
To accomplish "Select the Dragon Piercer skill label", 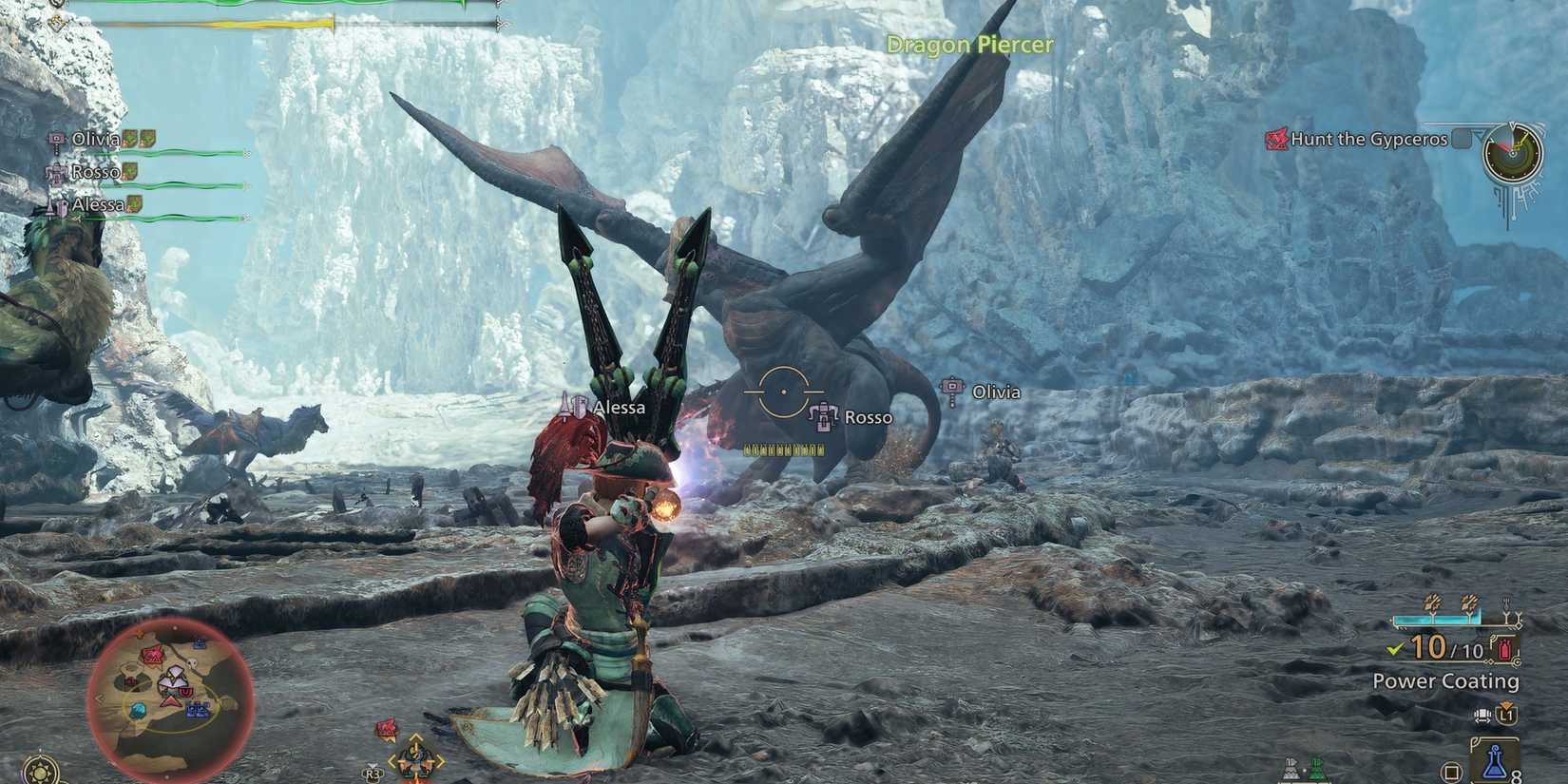I will coord(969,45).
